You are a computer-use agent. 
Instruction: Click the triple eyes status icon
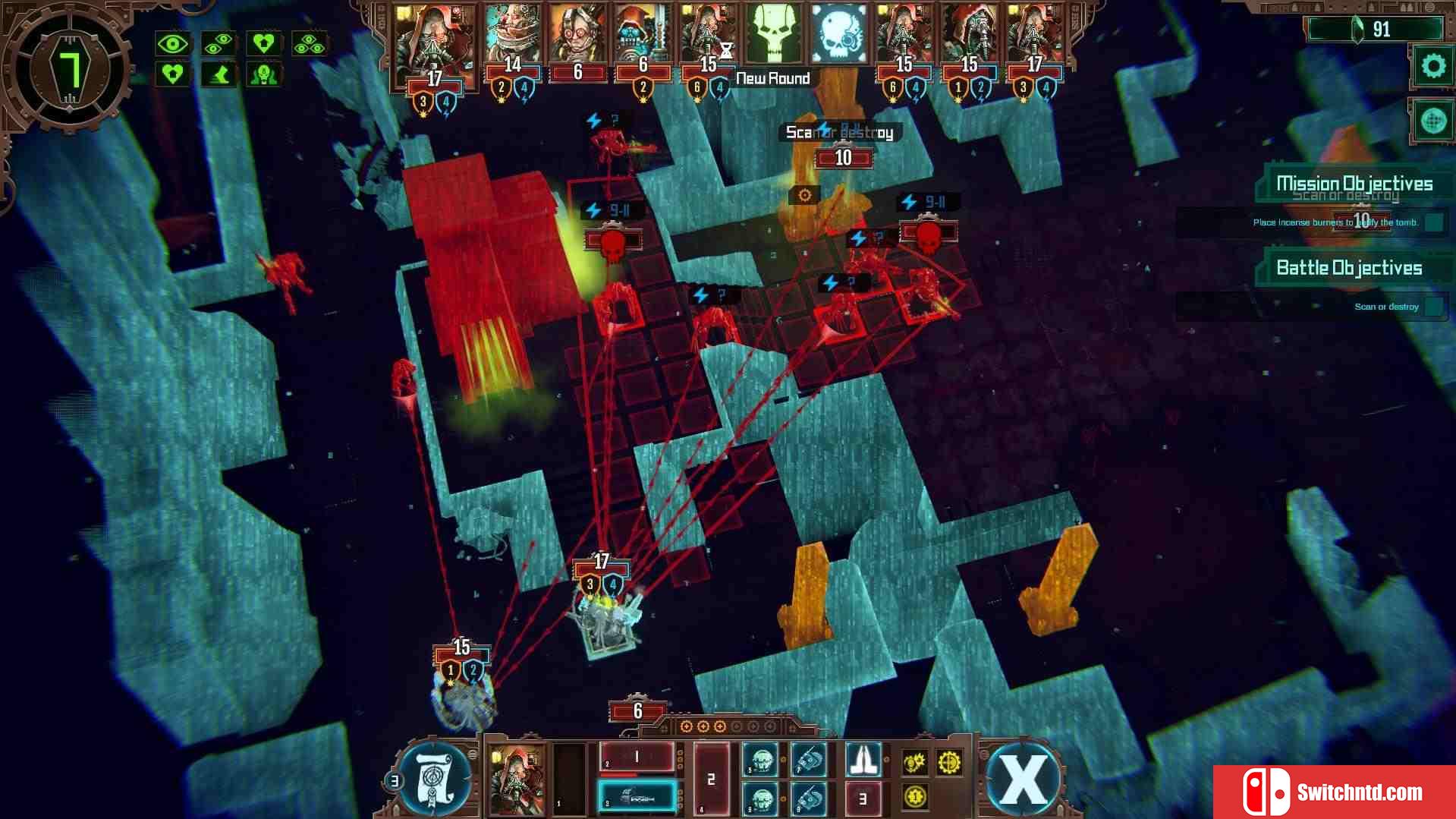(x=309, y=44)
